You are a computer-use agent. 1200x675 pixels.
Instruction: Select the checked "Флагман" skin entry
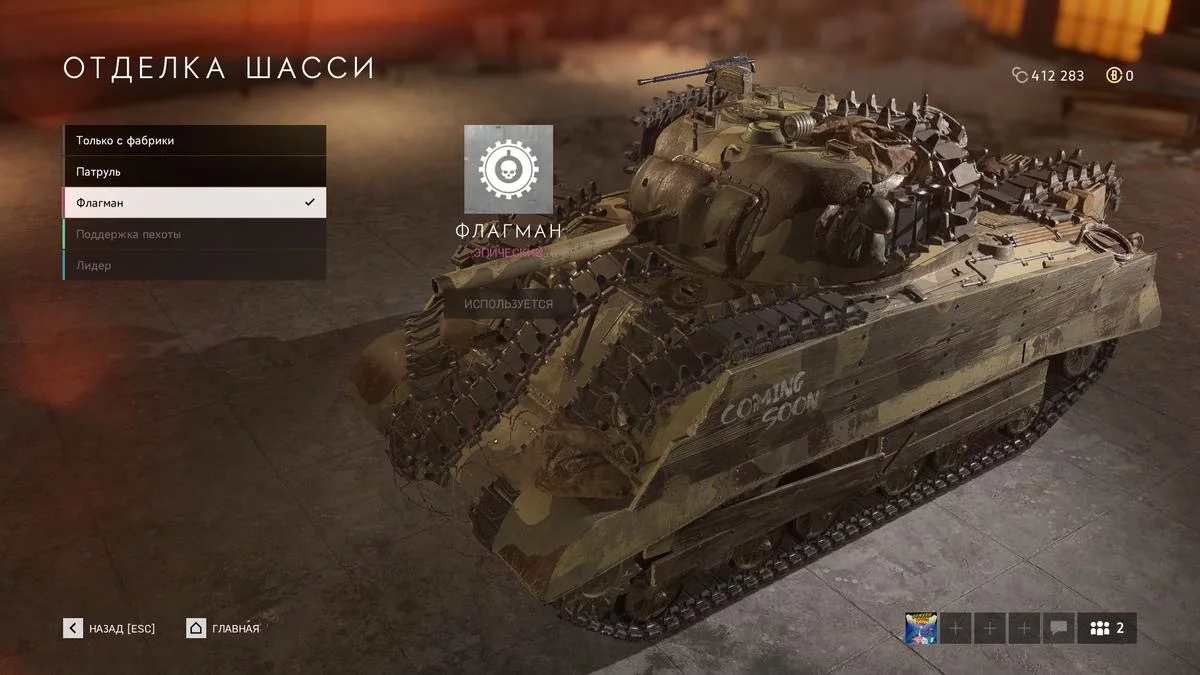click(194, 203)
